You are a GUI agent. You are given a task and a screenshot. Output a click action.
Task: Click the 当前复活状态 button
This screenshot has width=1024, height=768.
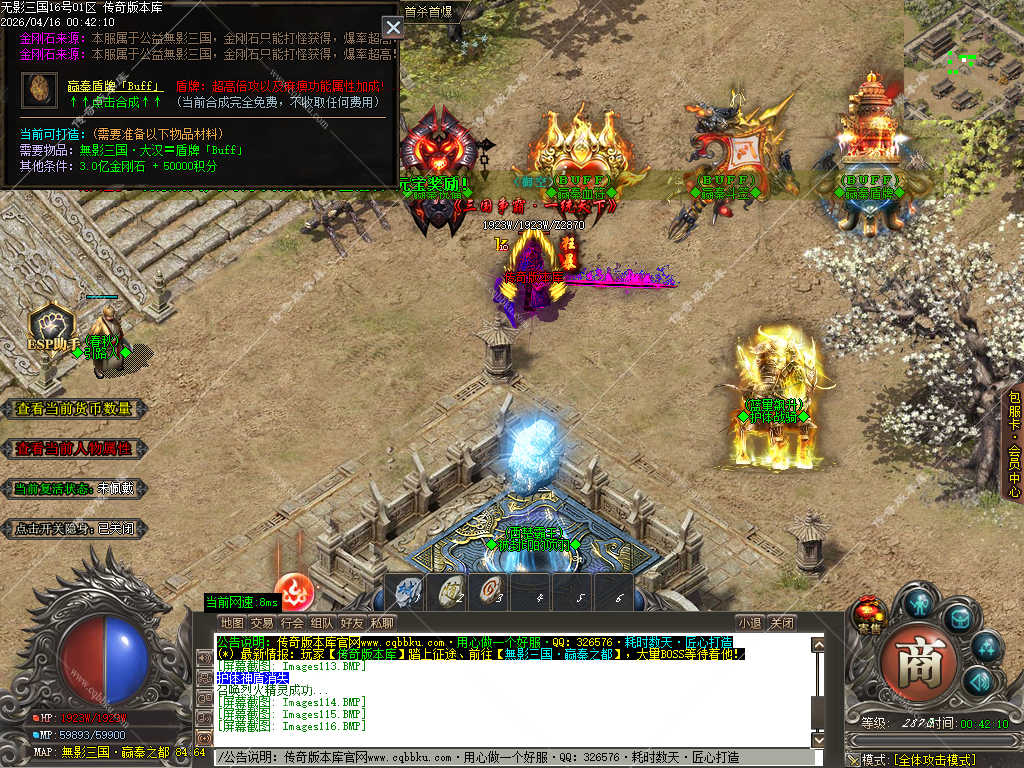pos(75,489)
